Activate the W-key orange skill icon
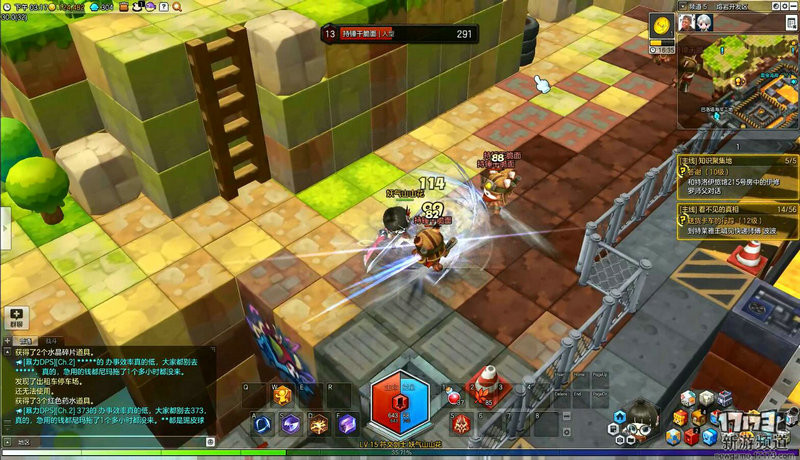Screen dimensions: 800x460 pyautogui.click(x=283, y=395)
